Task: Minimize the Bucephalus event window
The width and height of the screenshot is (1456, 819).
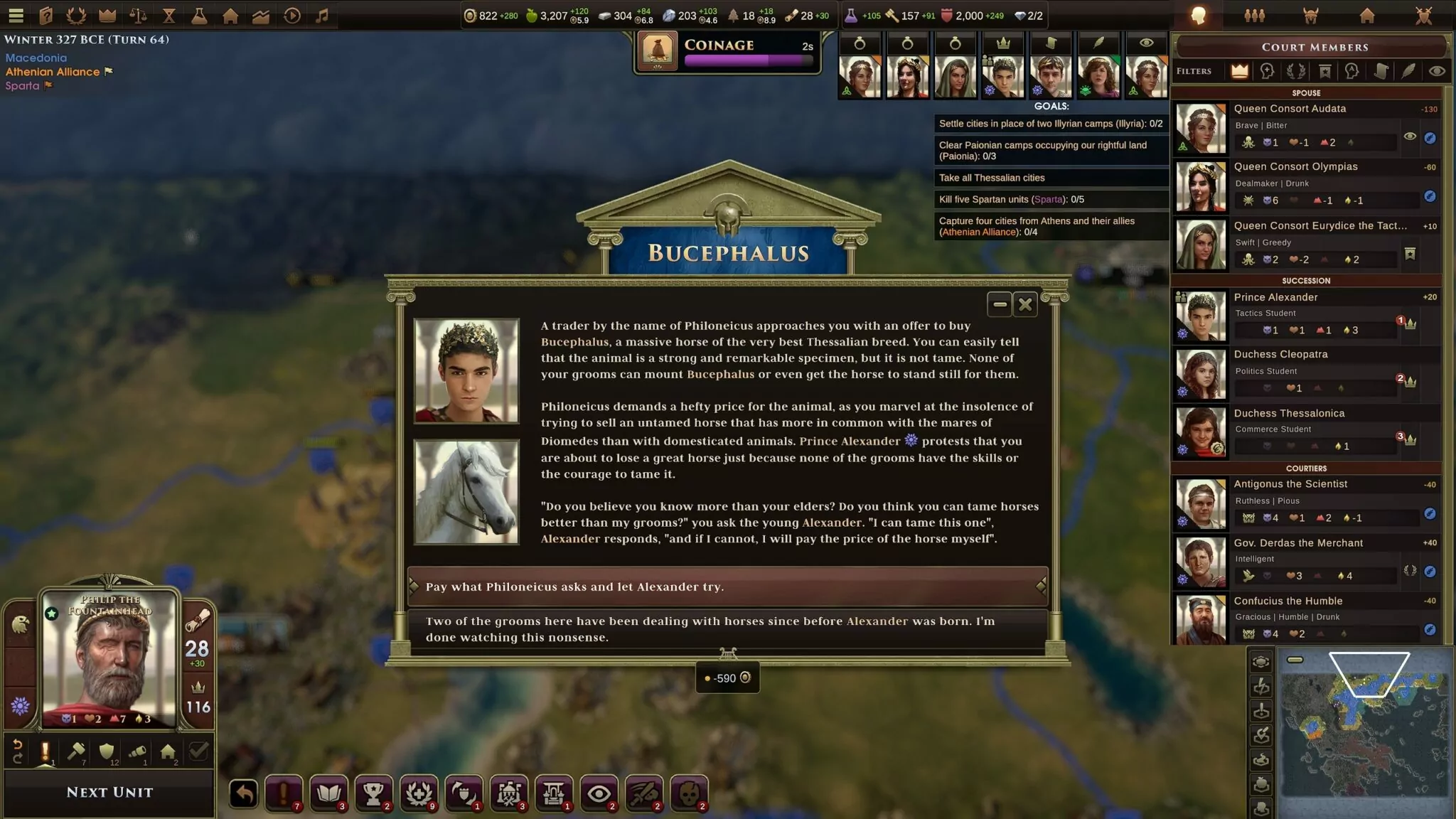Action: (x=1000, y=305)
